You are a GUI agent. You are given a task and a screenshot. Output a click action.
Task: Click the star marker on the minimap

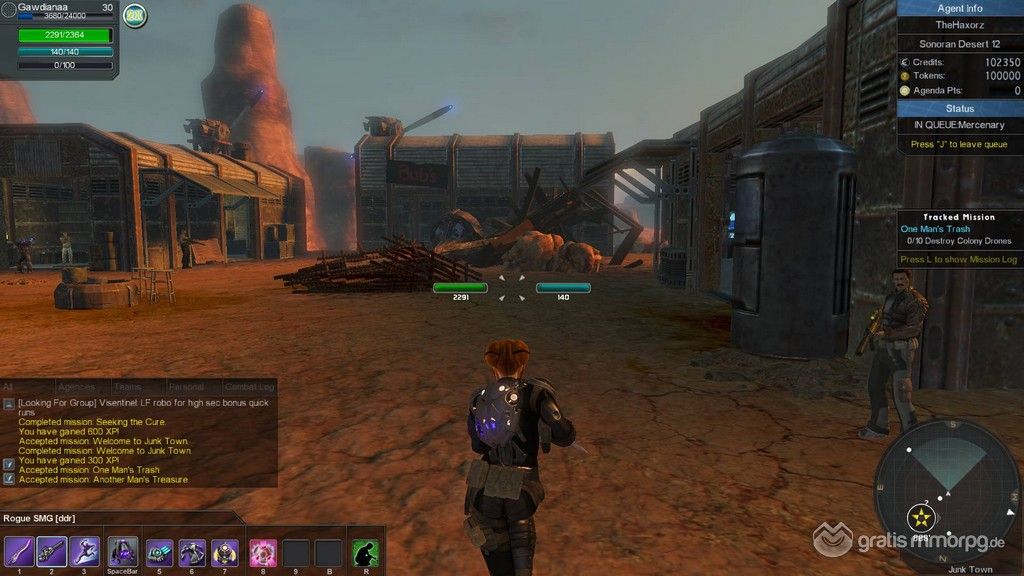tap(921, 517)
